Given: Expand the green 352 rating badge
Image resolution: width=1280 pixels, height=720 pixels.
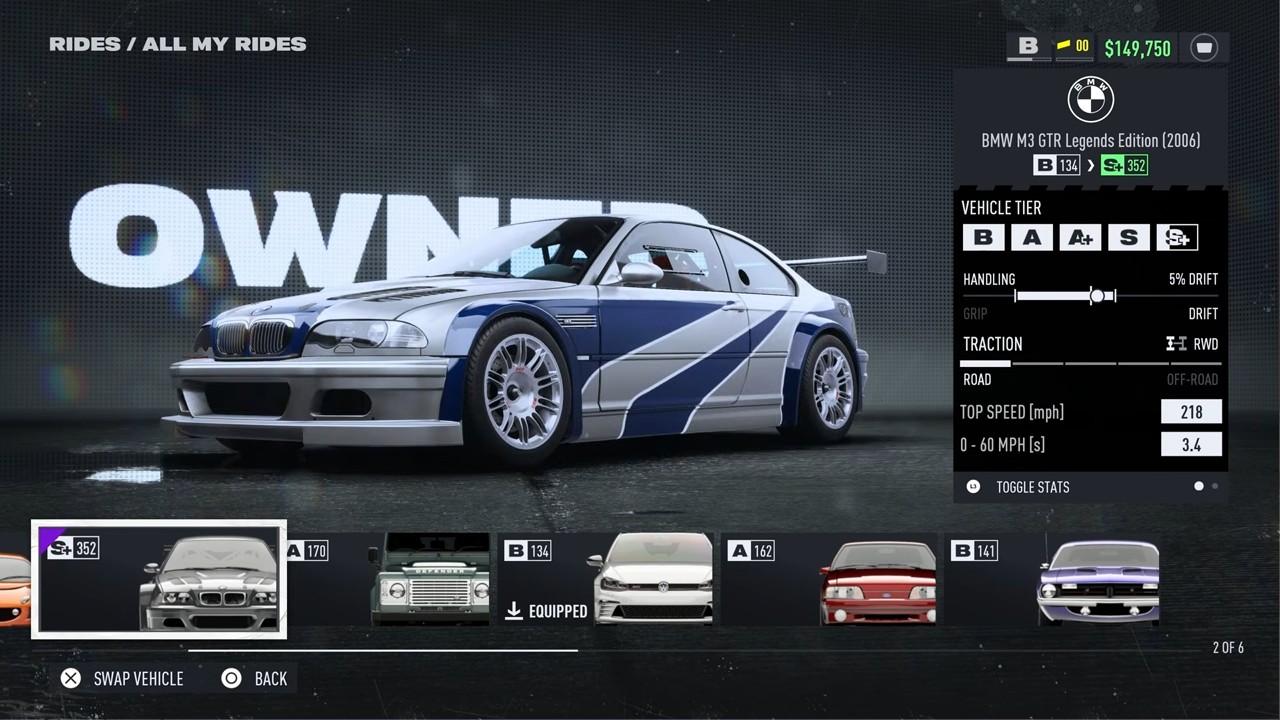Looking at the screenshot, I should pos(1124,165).
